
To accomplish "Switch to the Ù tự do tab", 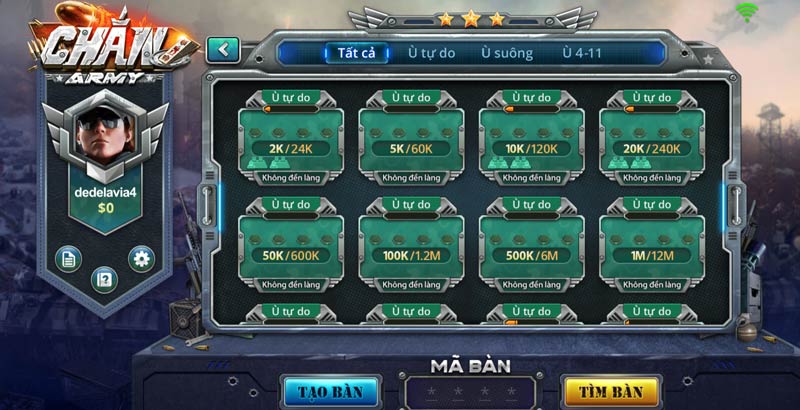I will 433,53.
